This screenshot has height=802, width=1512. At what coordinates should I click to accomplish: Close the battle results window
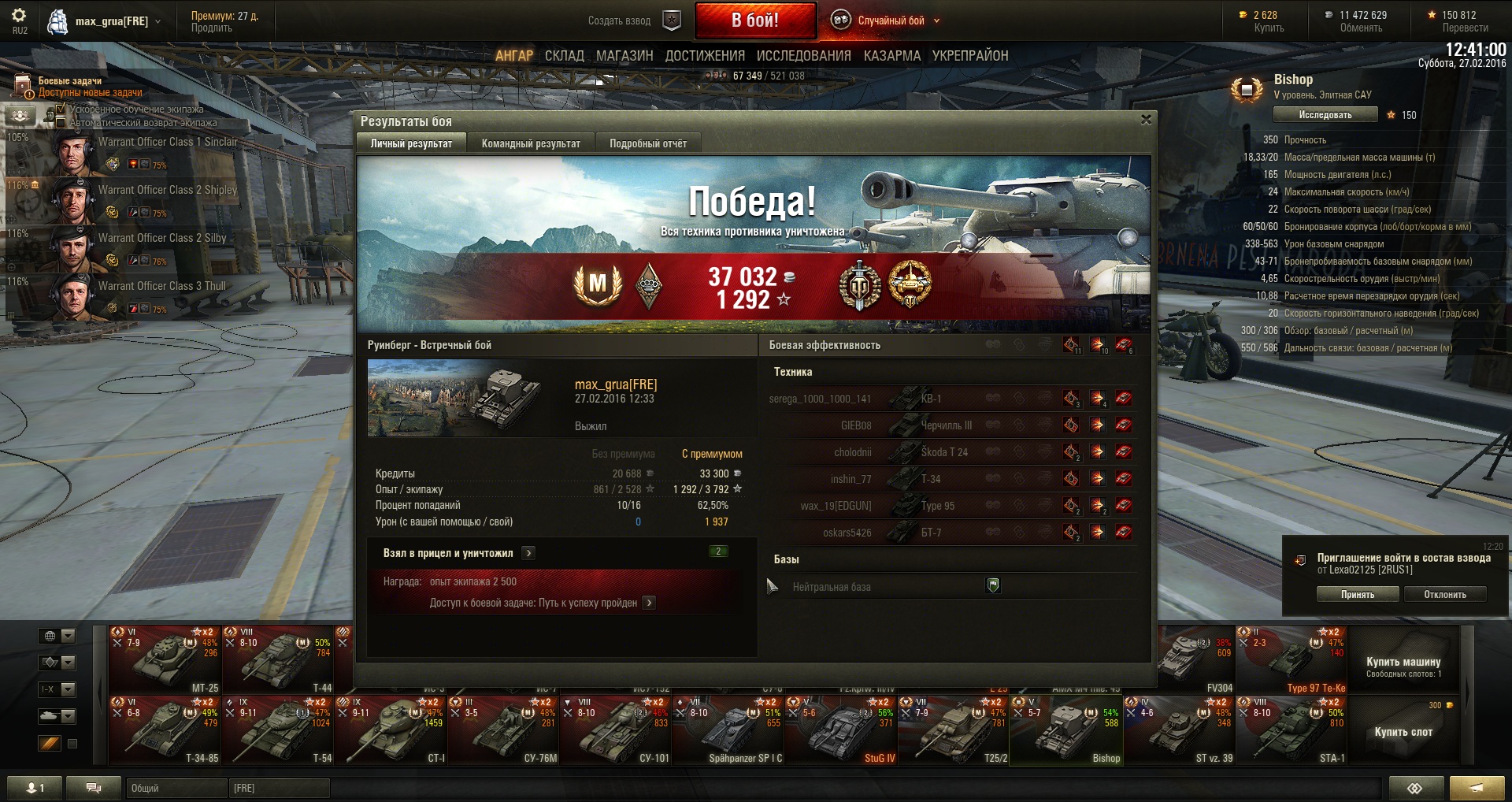[x=1146, y=120]
